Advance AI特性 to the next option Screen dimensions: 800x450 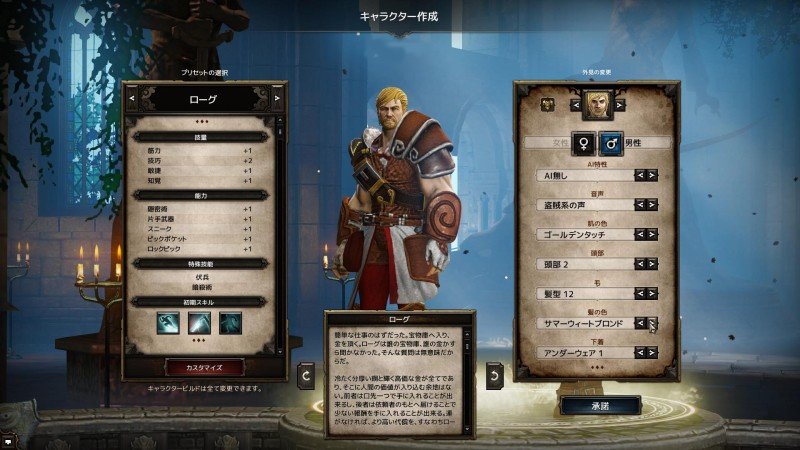click(x=653, y=175)
